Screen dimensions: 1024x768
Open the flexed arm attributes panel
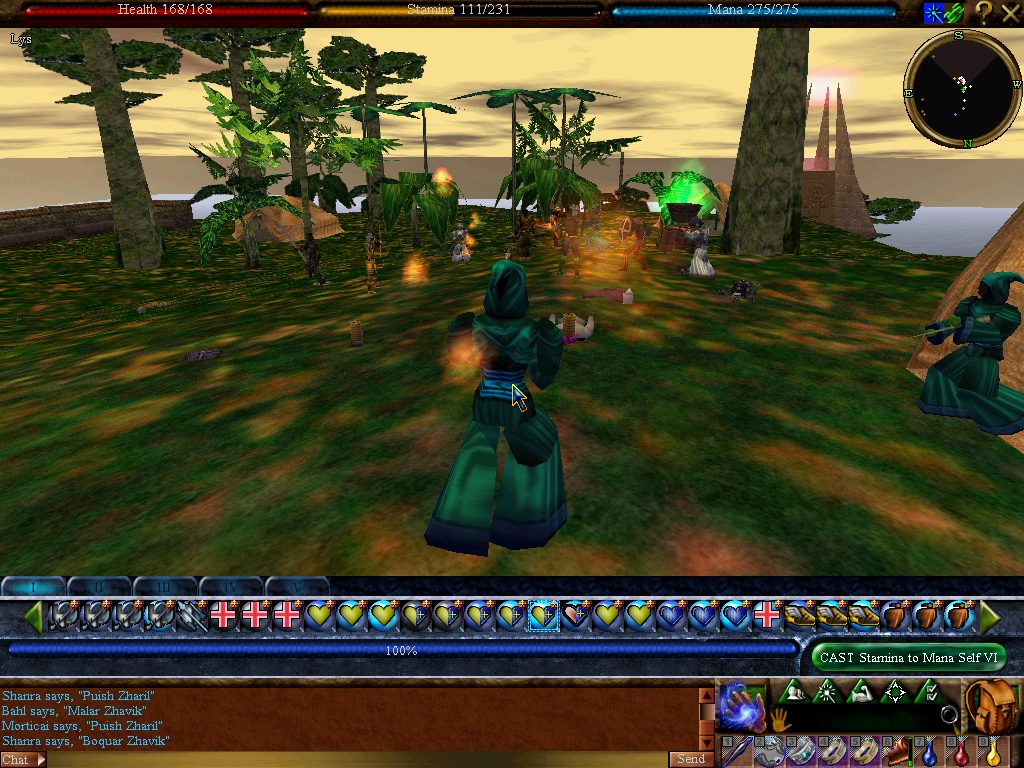coord(861,691)
